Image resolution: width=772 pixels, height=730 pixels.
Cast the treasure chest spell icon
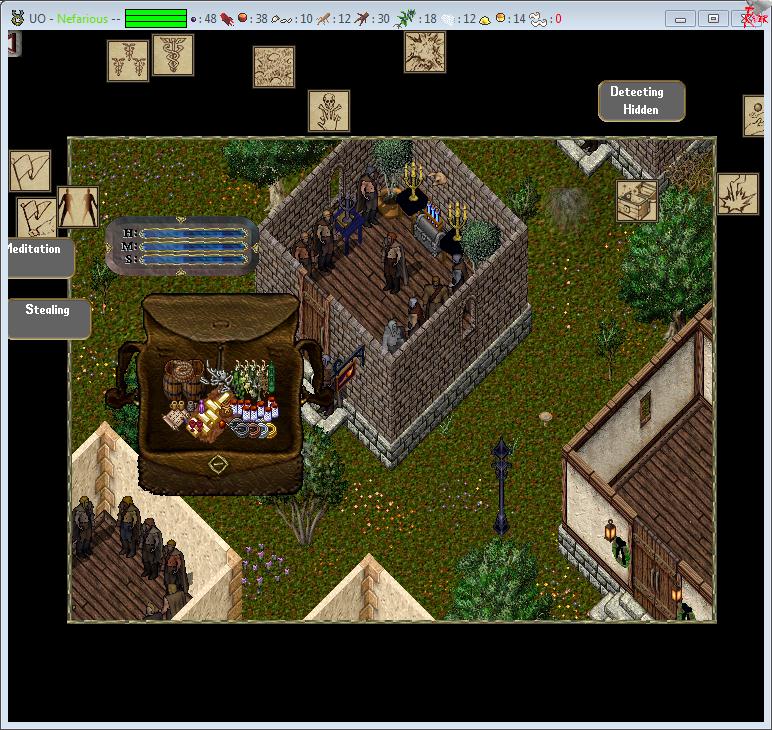point(636,201)
